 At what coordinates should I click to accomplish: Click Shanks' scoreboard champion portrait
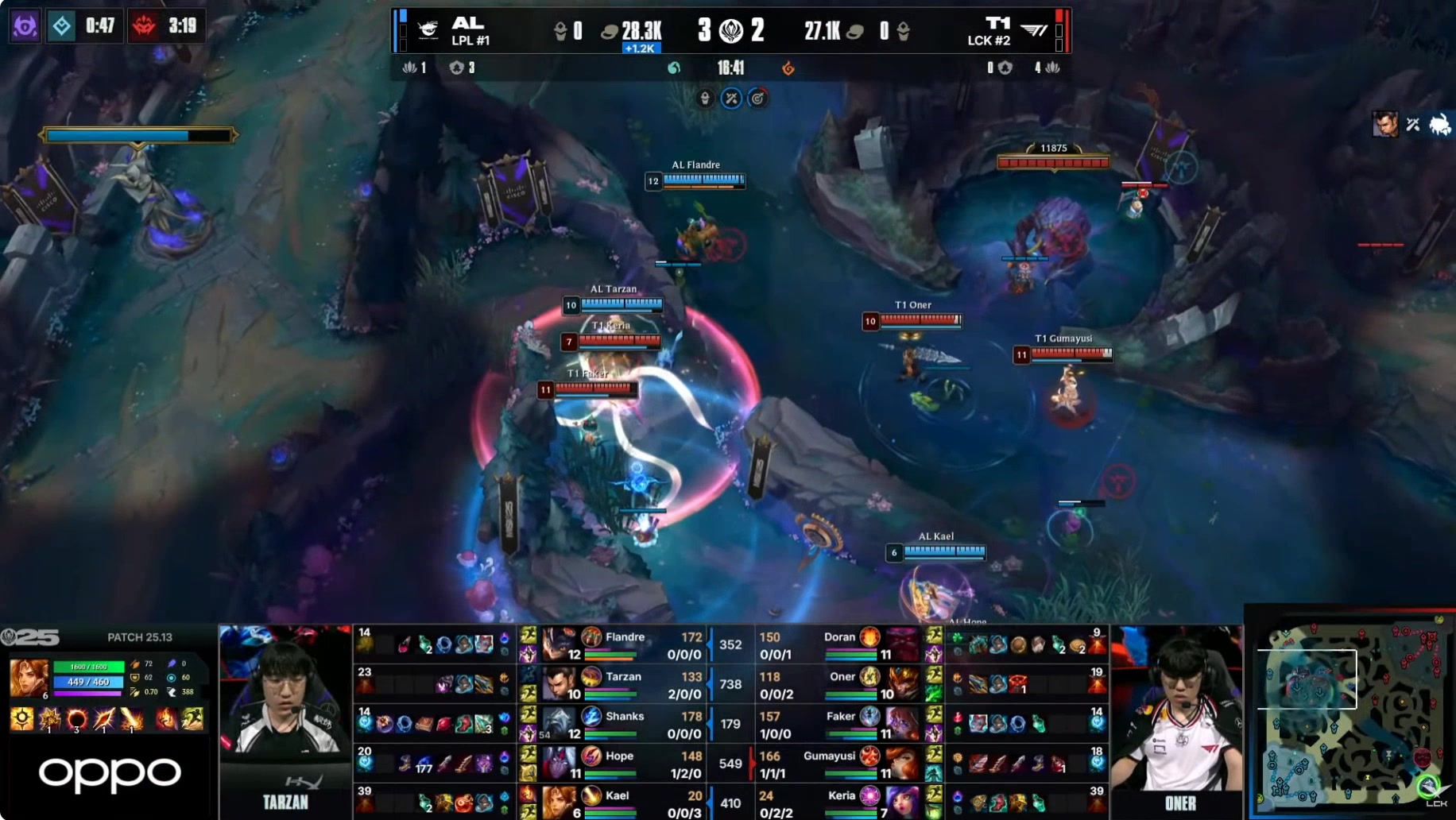pos(559,723)
